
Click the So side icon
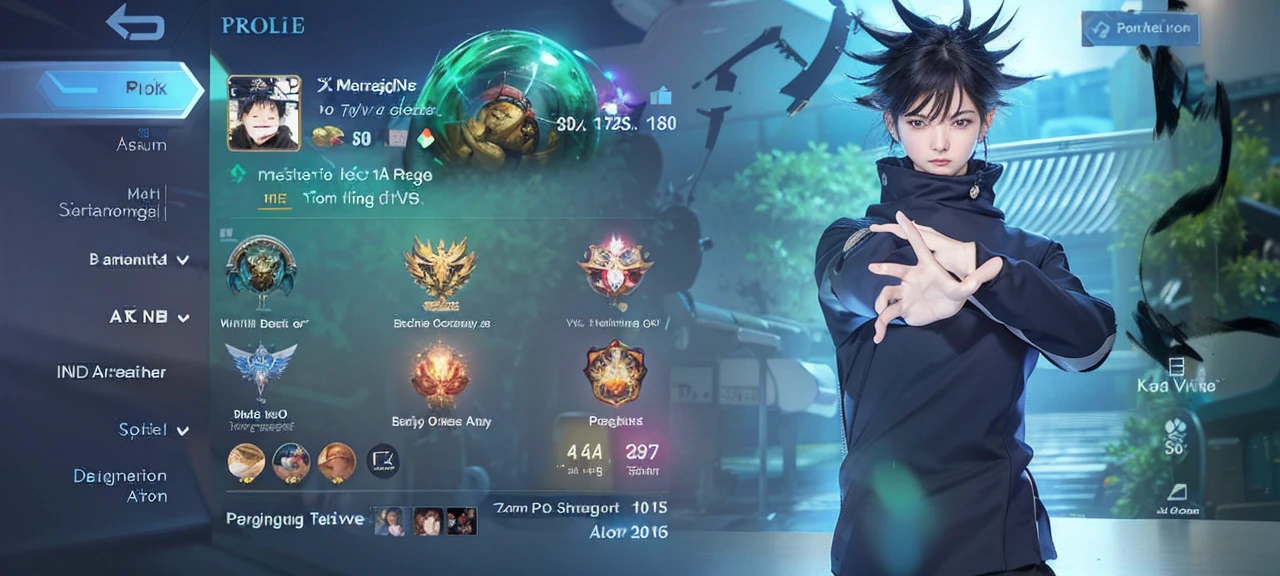[x=1175, y=436]
